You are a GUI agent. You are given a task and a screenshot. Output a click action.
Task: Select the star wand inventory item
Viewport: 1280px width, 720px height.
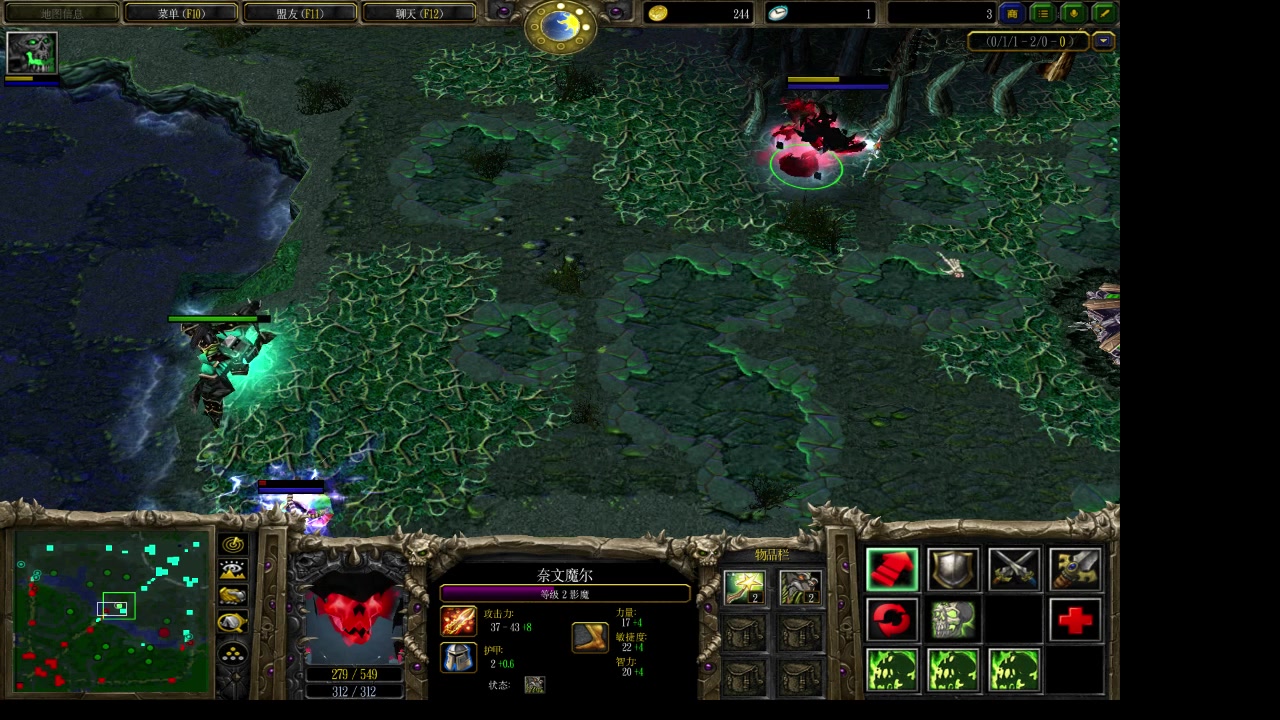pos(745,588)
